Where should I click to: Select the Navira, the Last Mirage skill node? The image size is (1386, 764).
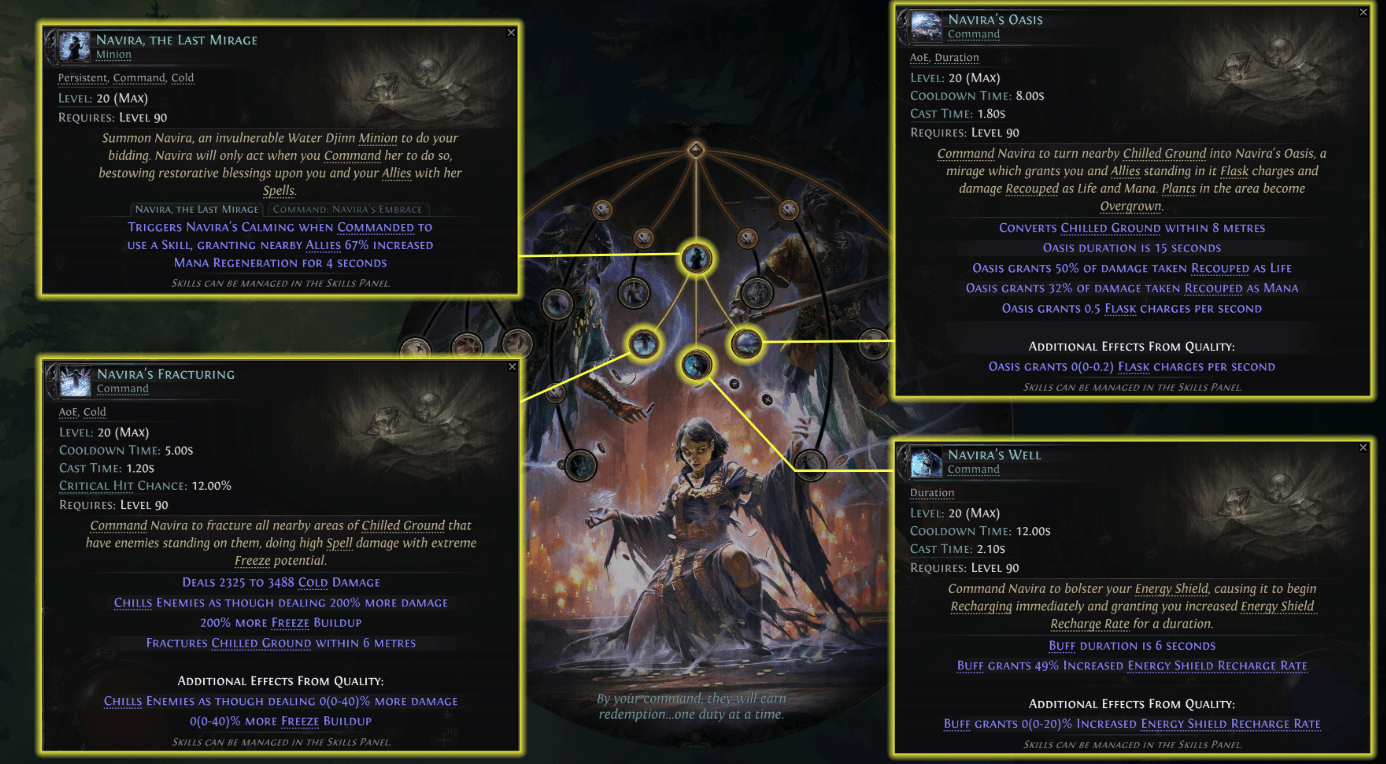click(695, 258)
